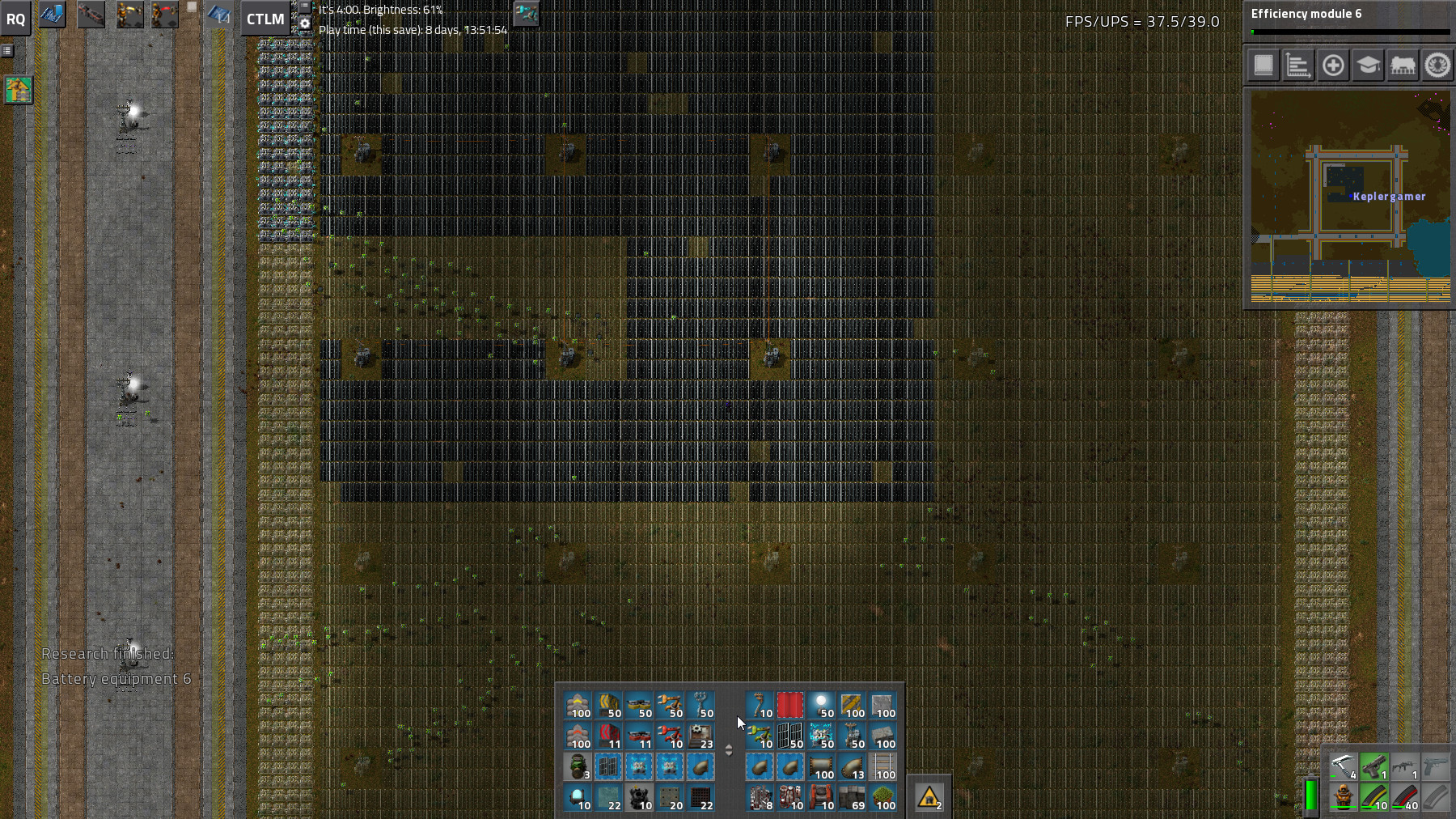Open the CTLM mod button
1456x819 pixels.
click(265, 19)
